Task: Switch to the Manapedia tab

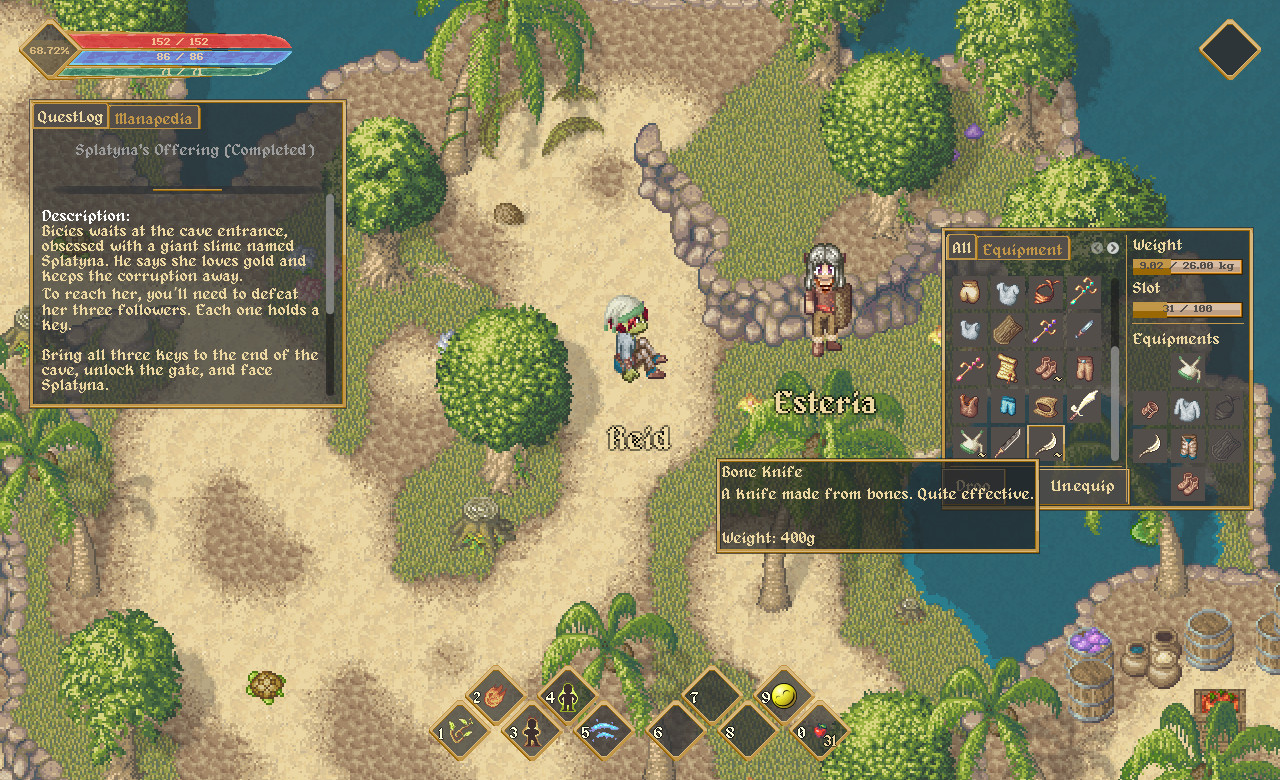Action: (x=155, y=118)
